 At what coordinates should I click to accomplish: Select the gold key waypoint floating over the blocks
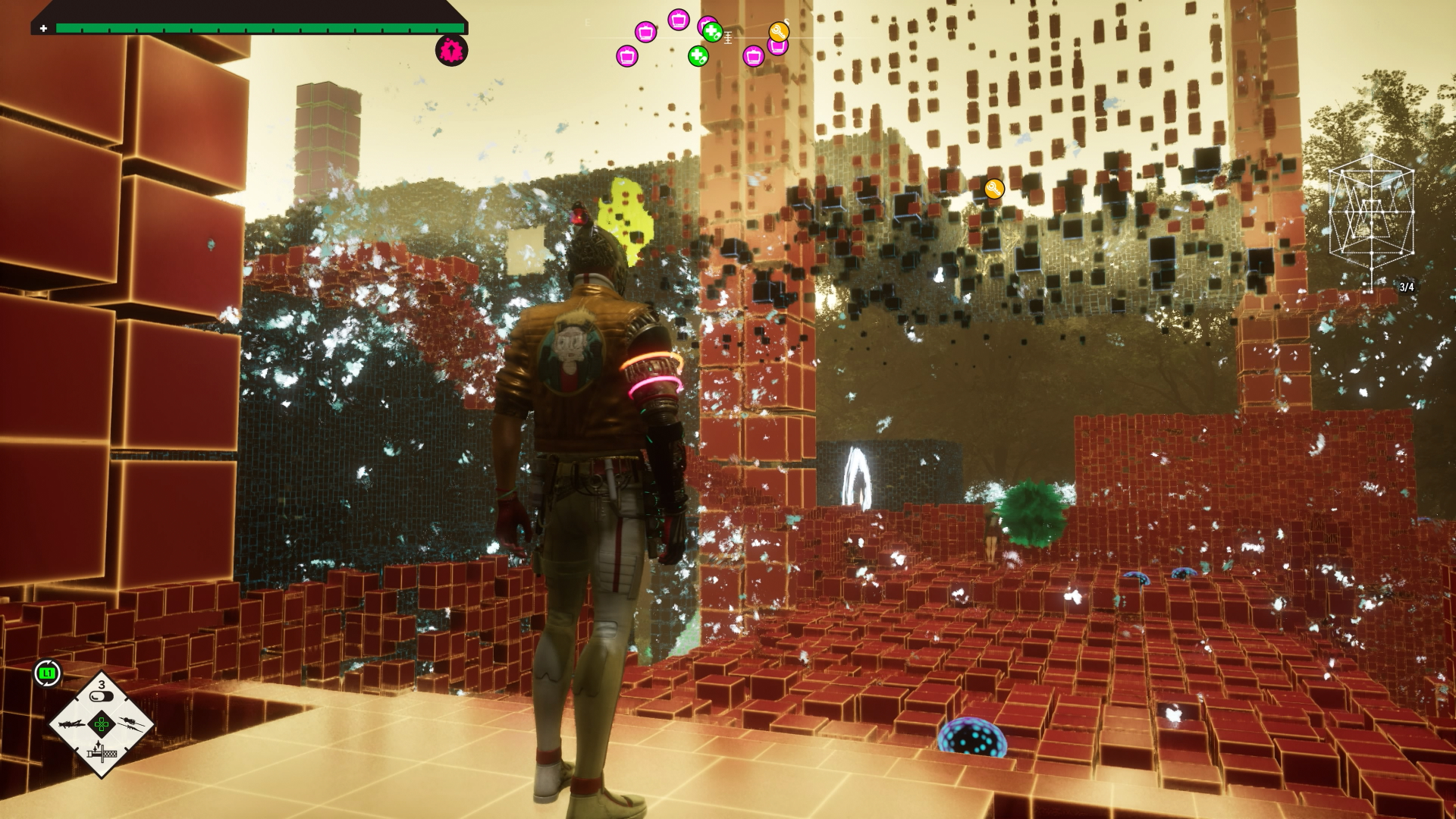tap(994, 189)
